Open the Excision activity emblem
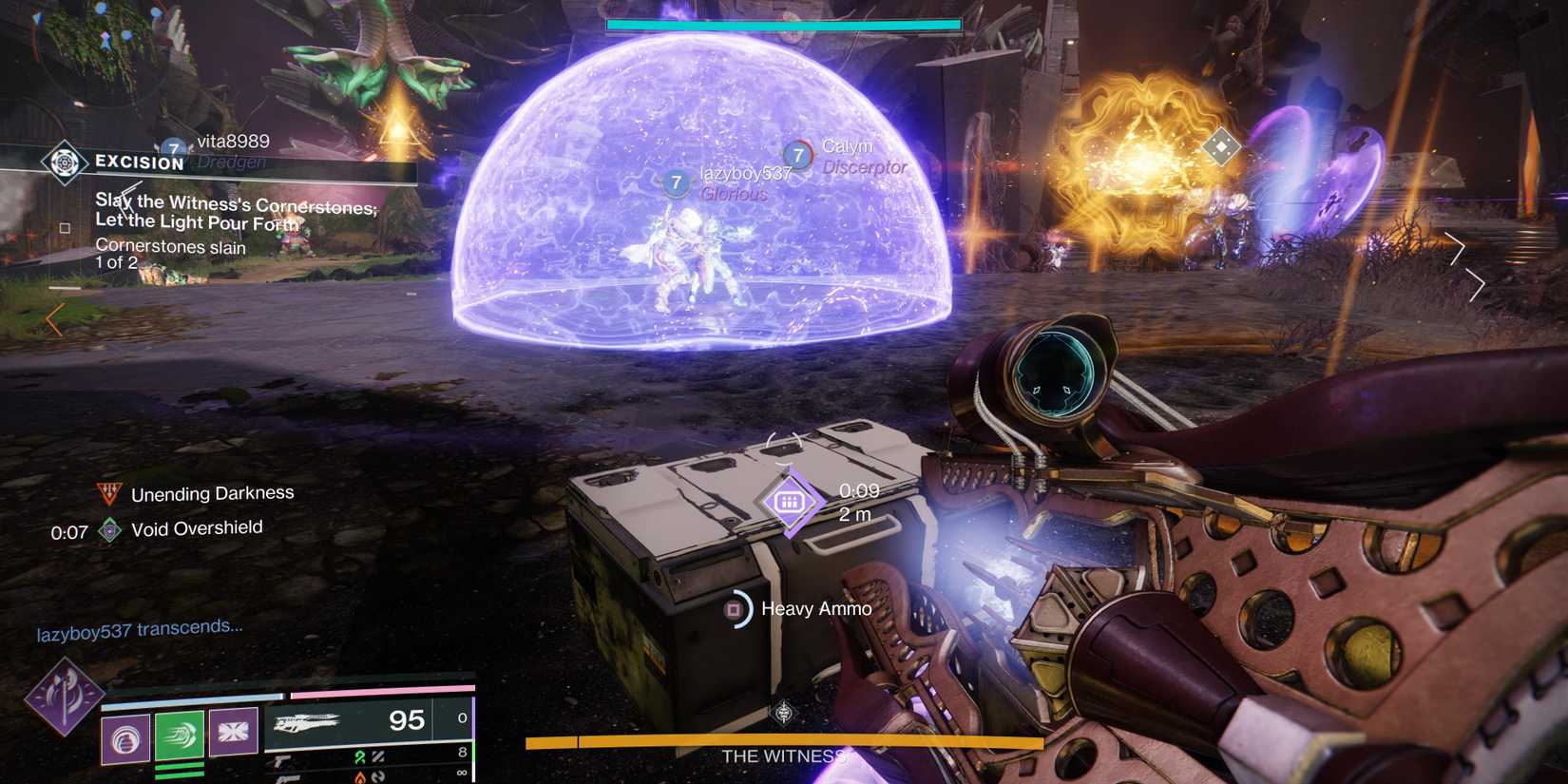Image resolution: width=1568 pixels, height=784 pixels. [64, 163]
